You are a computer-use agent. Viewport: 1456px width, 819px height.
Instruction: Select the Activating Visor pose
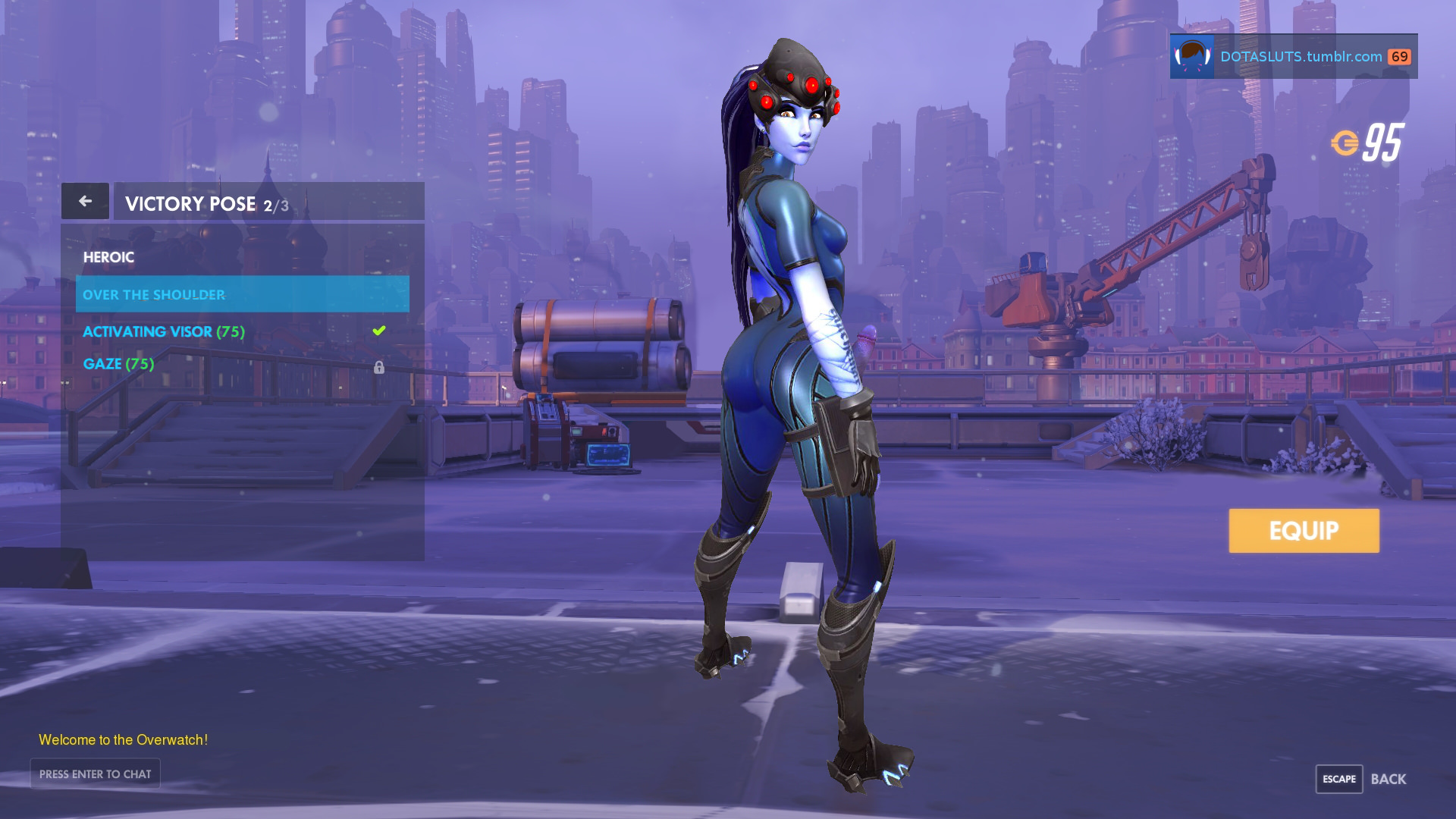(163, 331)
